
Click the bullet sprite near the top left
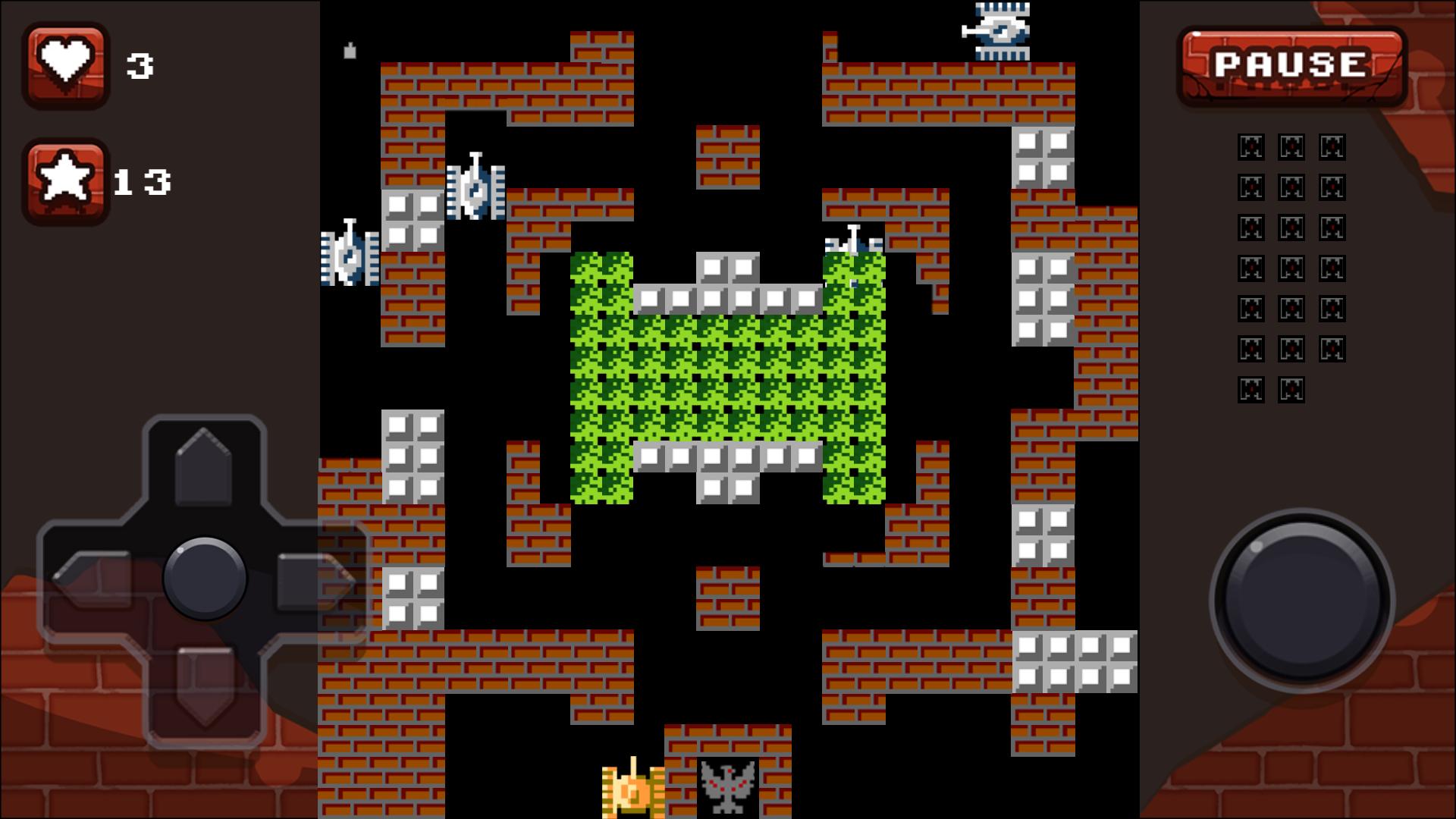pos(349,51)
